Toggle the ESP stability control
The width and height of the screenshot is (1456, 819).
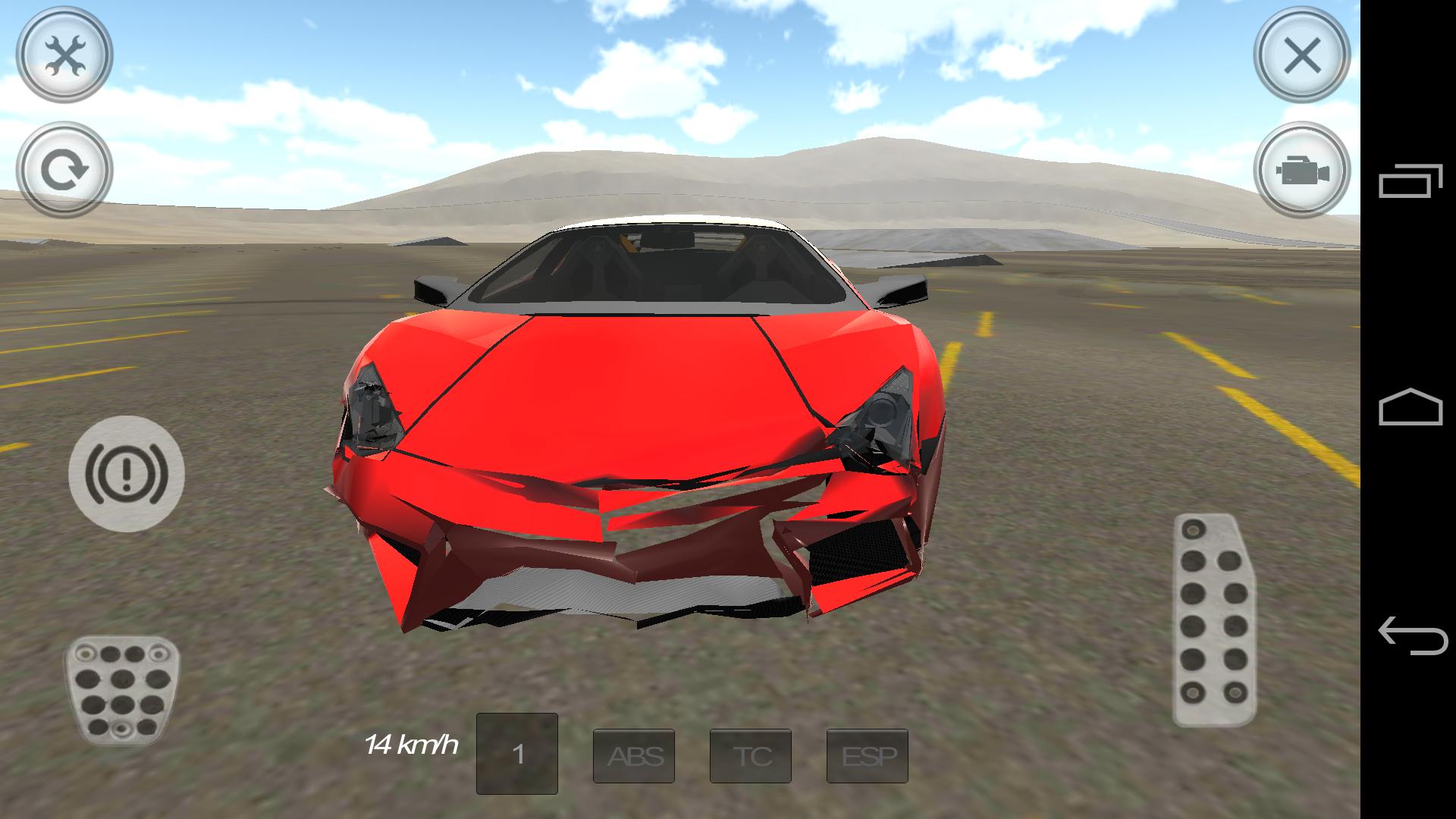click(x=867, y=756)
